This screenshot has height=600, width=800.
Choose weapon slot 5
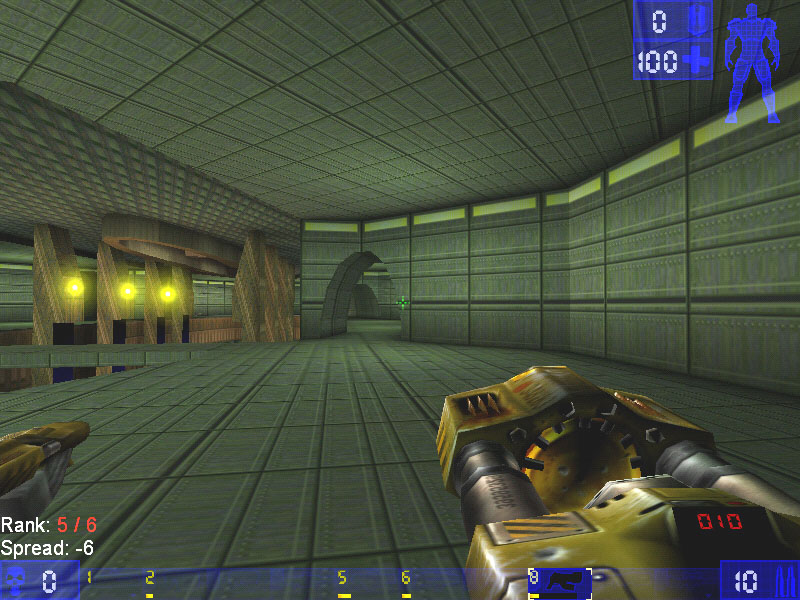[342, 579]
